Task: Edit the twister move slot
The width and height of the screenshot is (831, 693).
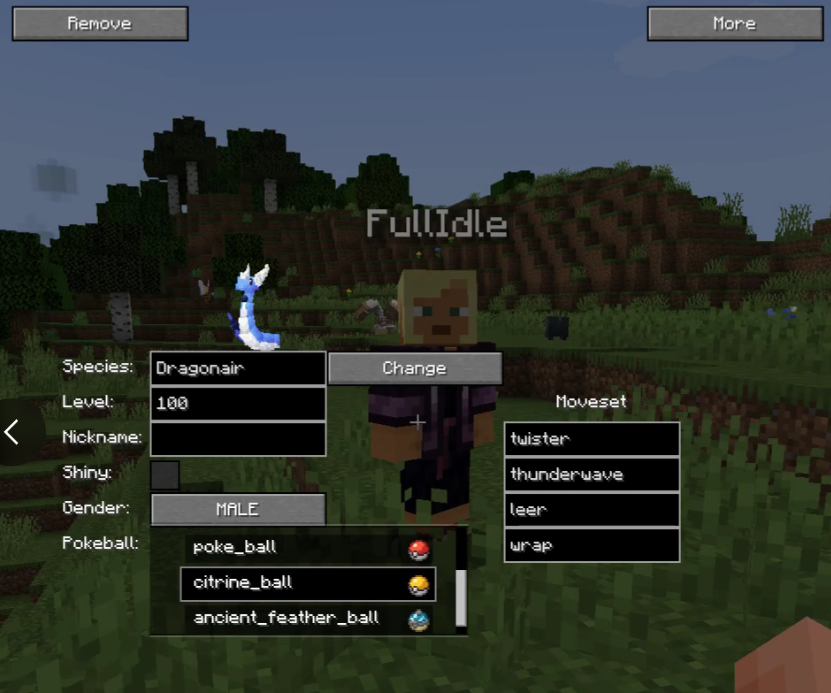Action: pos(592,438)
